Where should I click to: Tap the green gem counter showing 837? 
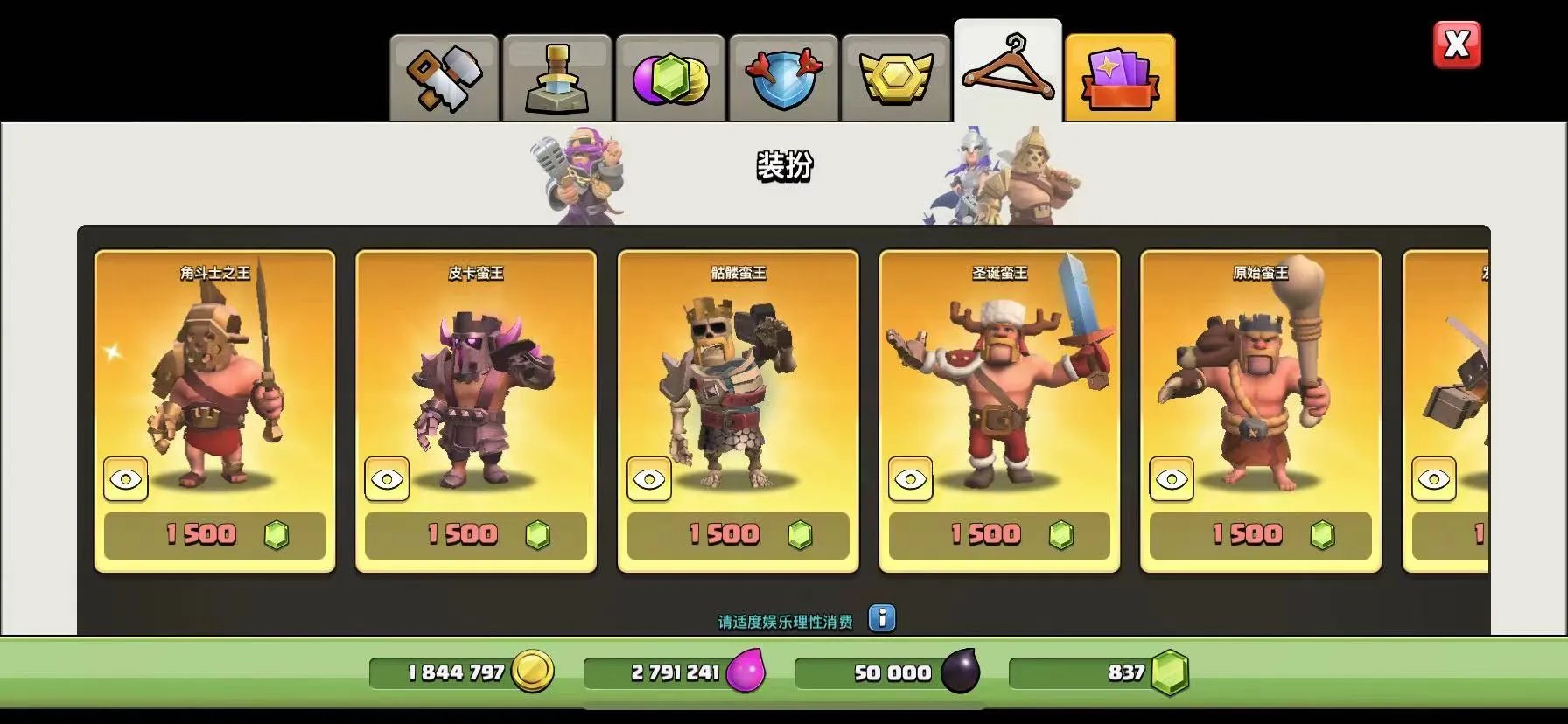tap(1101, 672)
